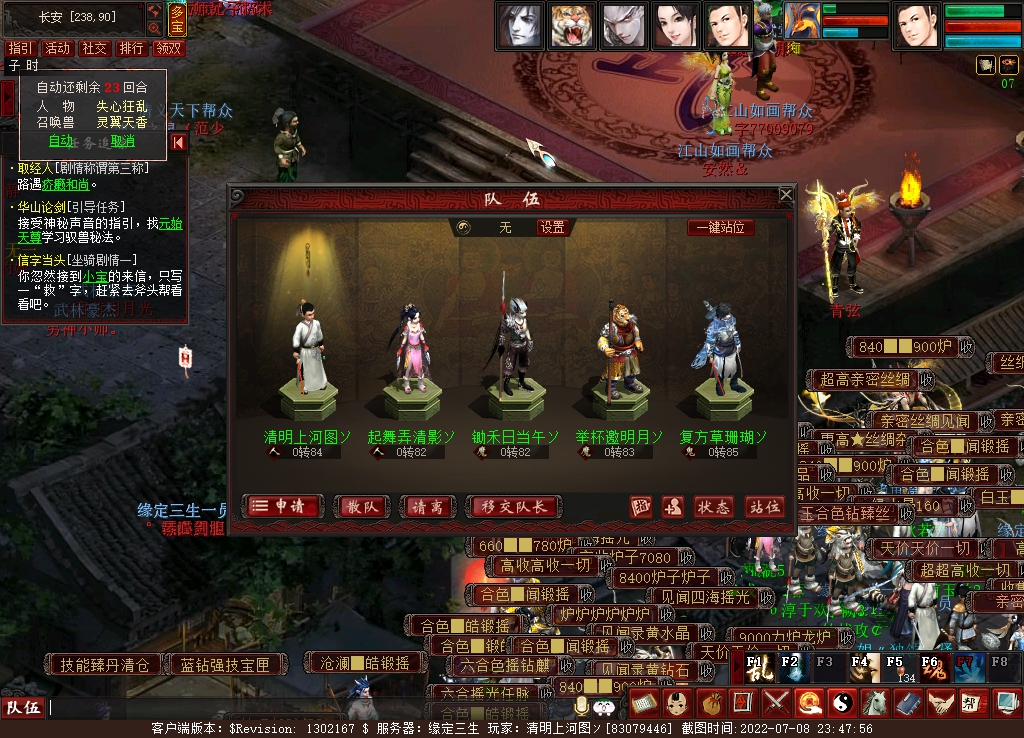Open formation 设置 settings

tap(553, 227)
